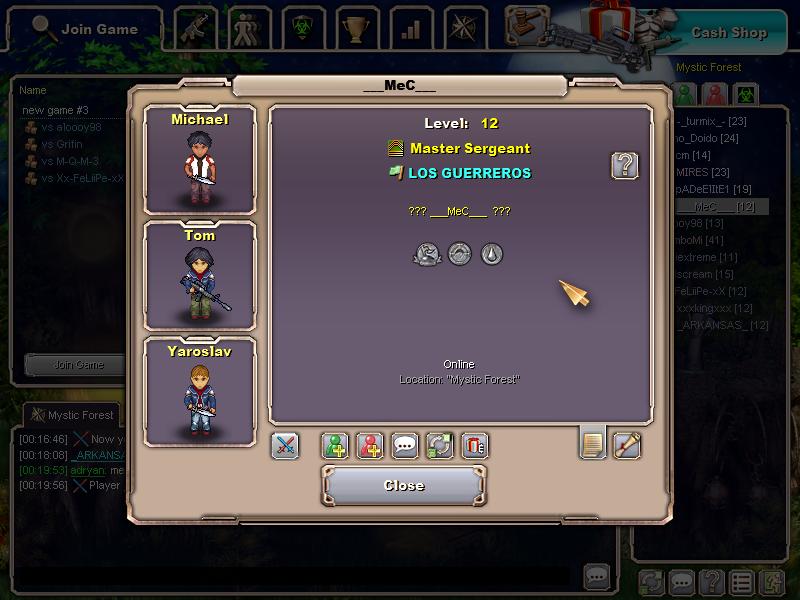Click the red person plus icon

point(370,446)
